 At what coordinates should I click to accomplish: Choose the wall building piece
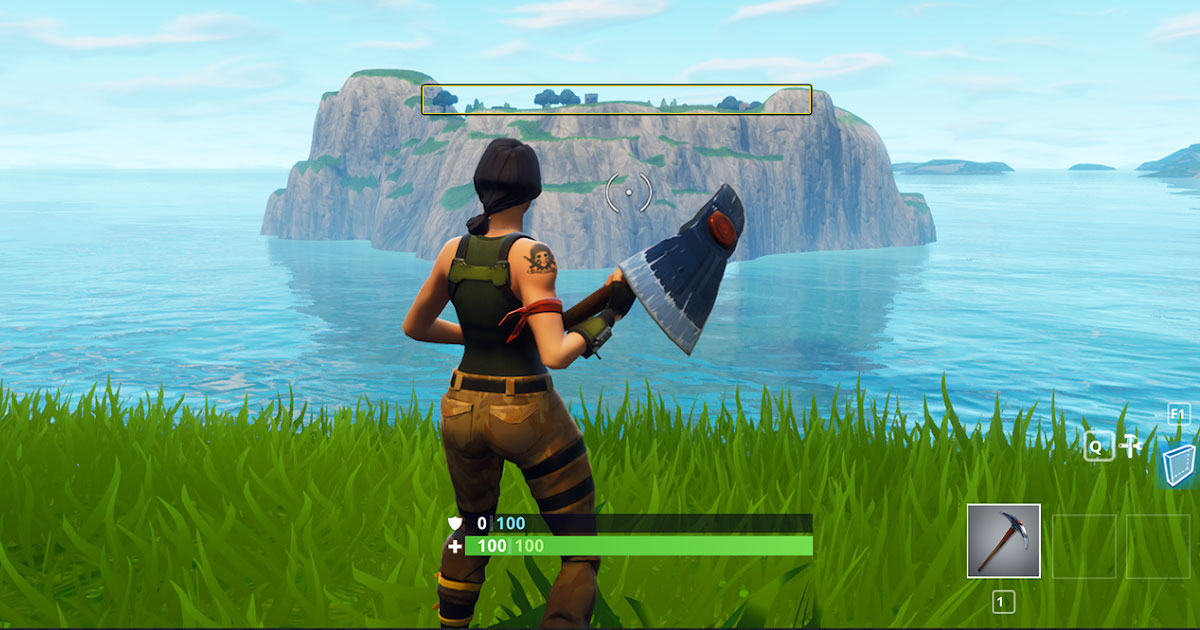pos(1180,465)
